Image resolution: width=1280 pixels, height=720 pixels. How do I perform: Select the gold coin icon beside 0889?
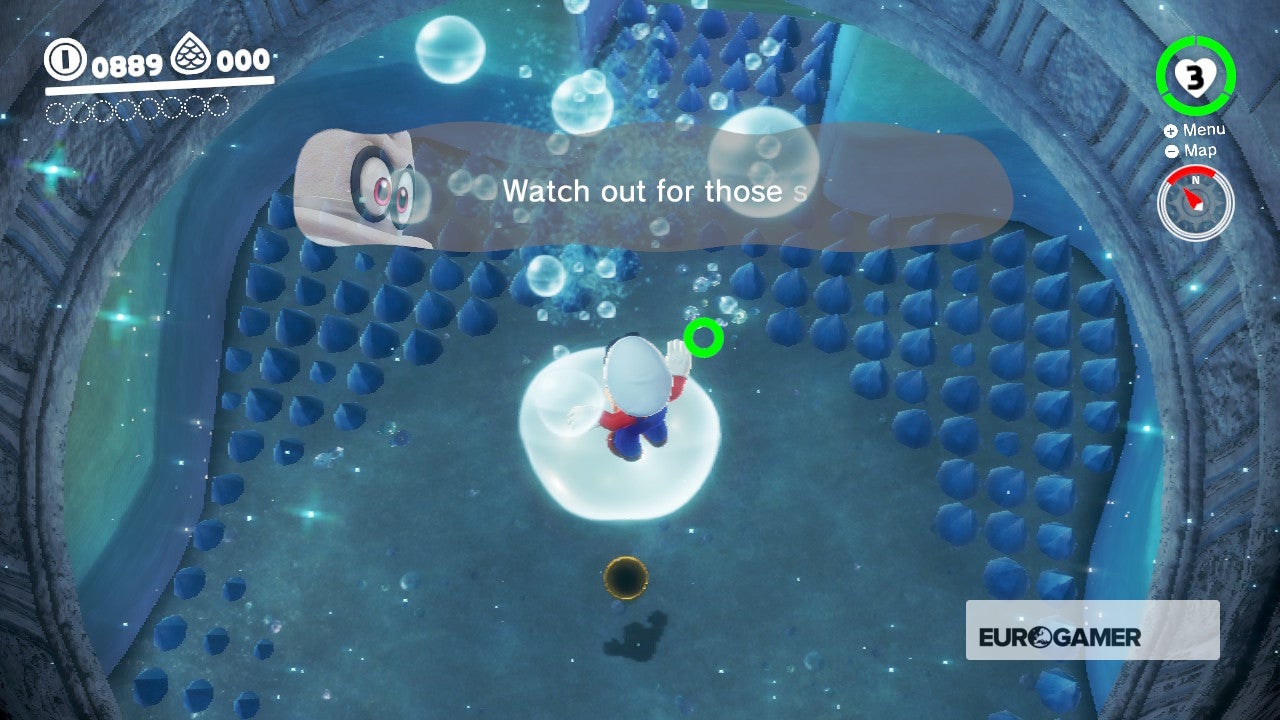point(66,60)
